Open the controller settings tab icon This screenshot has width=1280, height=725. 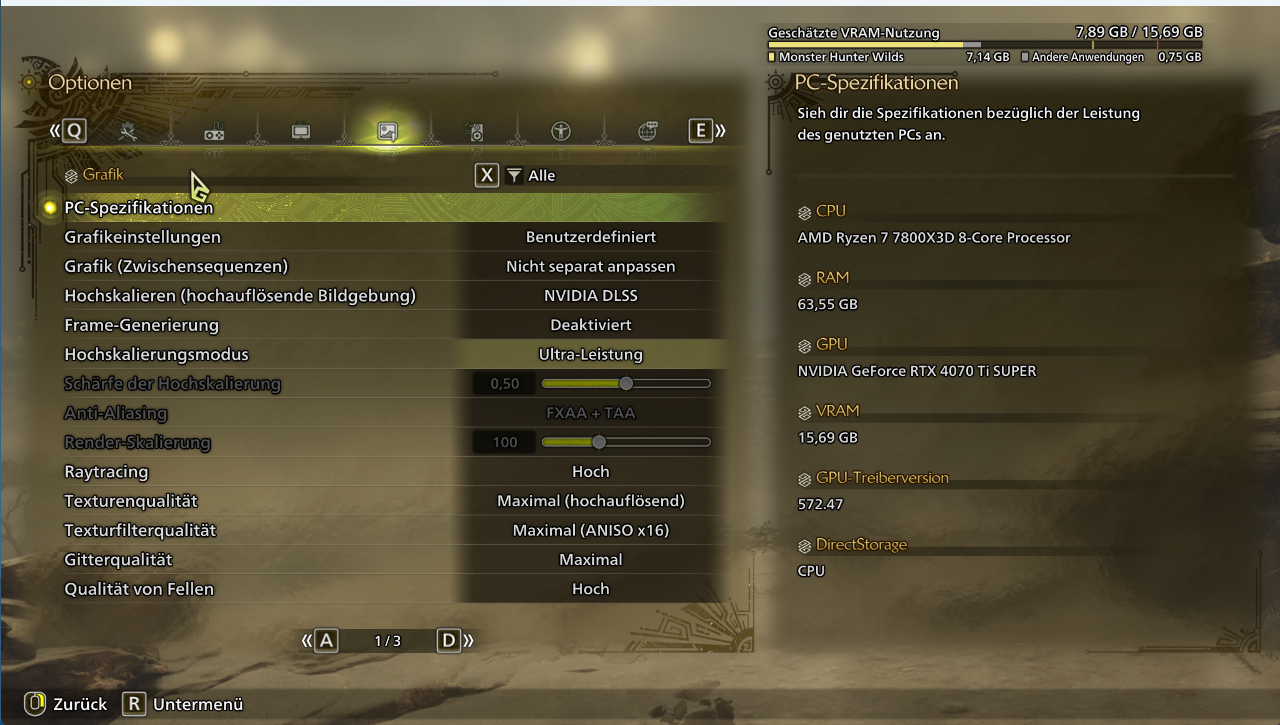[x=214, y=130]
